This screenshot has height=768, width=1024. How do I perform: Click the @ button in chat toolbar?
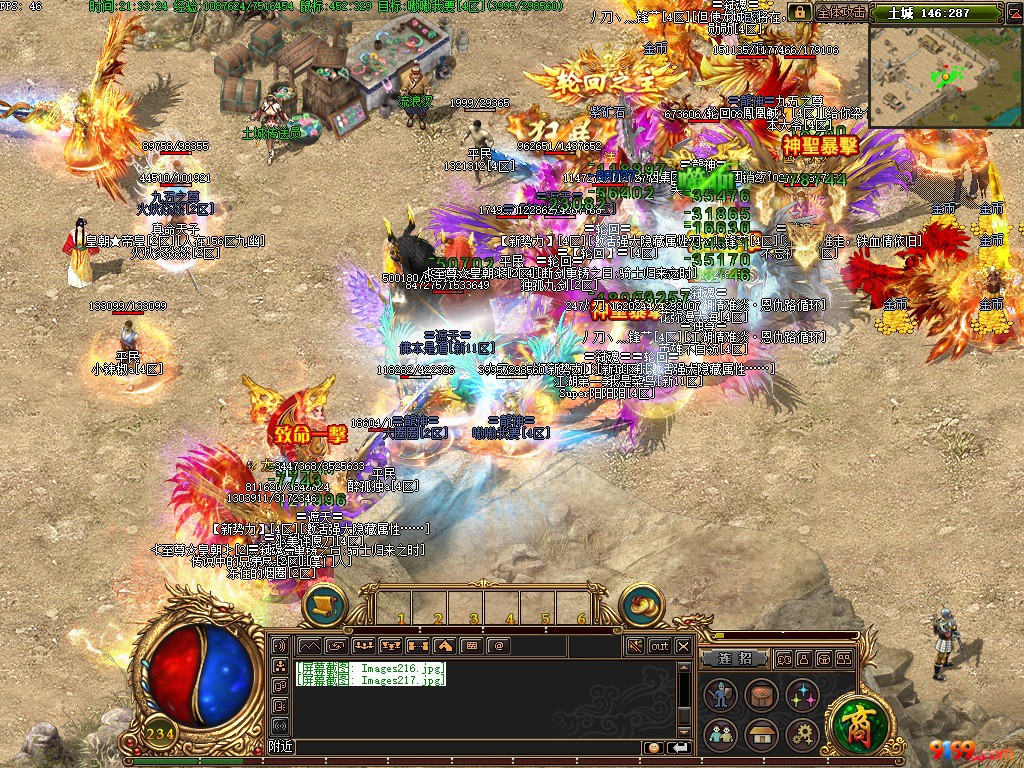coord(497,646)
